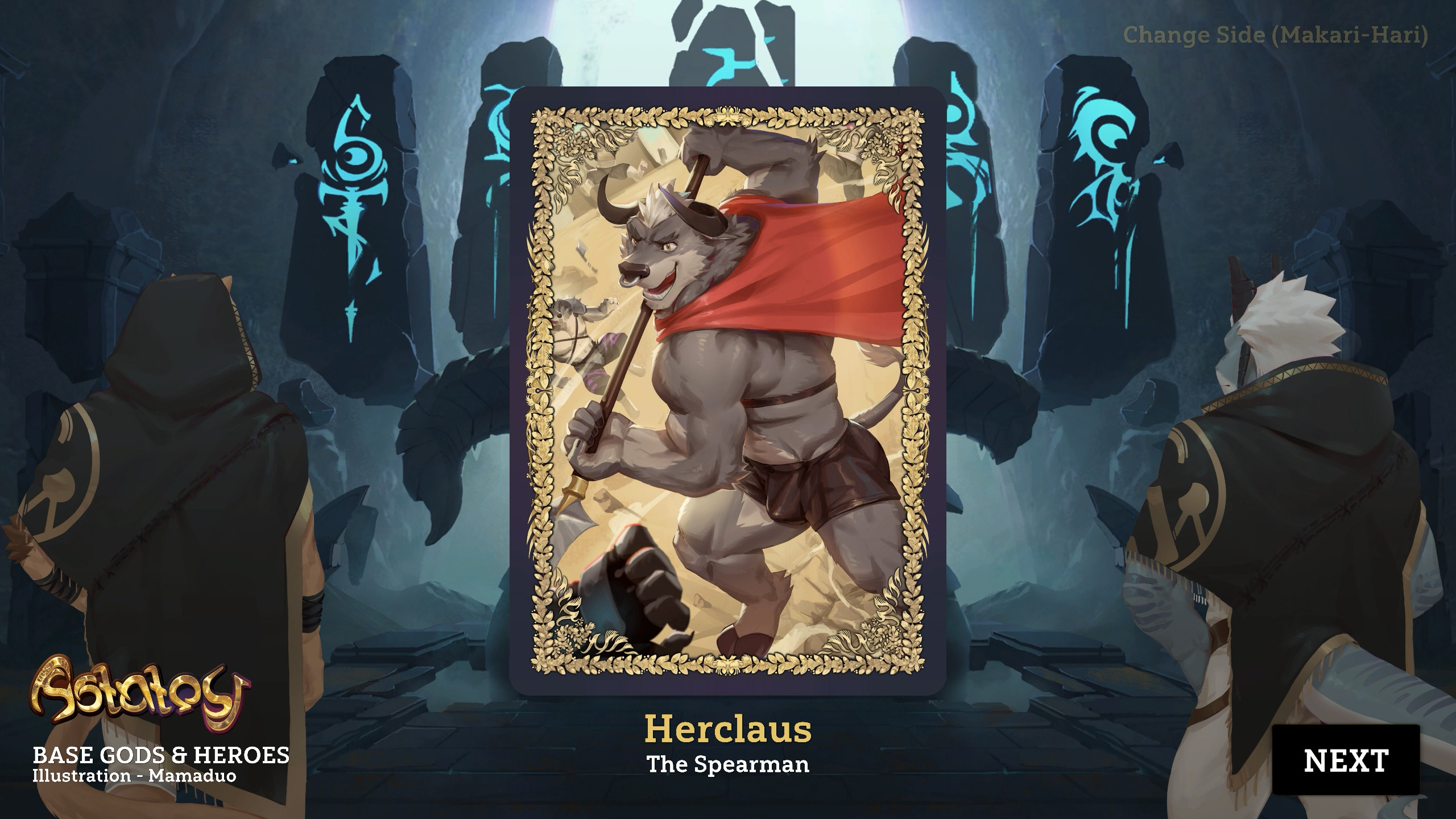This screenshot has width=1456, height=819.
Task: Expand the card subtitle The Spearman
Action: [728, 765]
